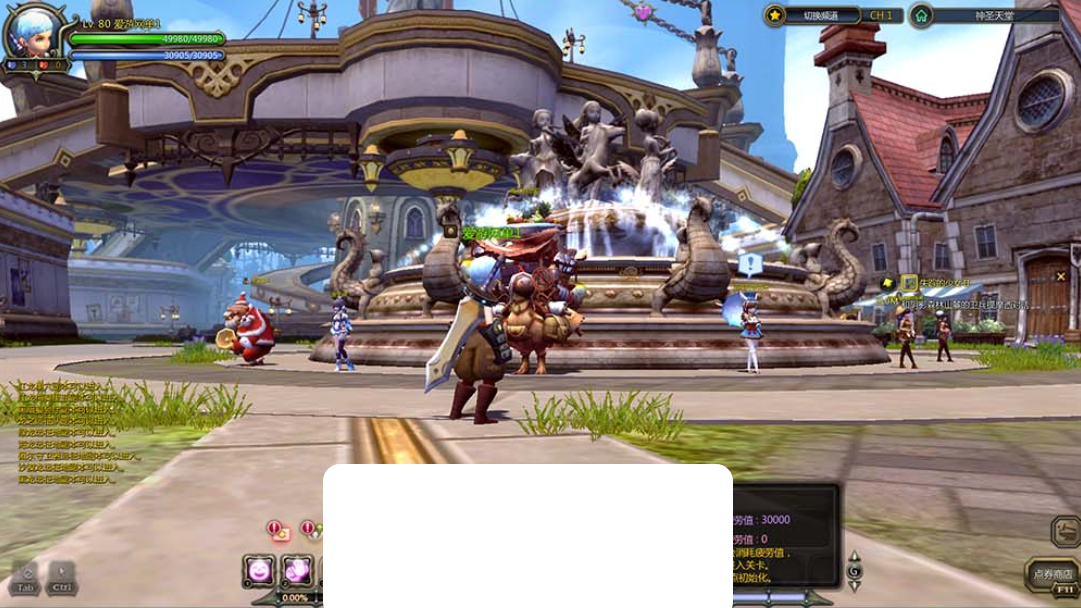Viewport: 1081px width, 608px height.
Task: Open the 点券商店 cash shop
Action: 1051,574
